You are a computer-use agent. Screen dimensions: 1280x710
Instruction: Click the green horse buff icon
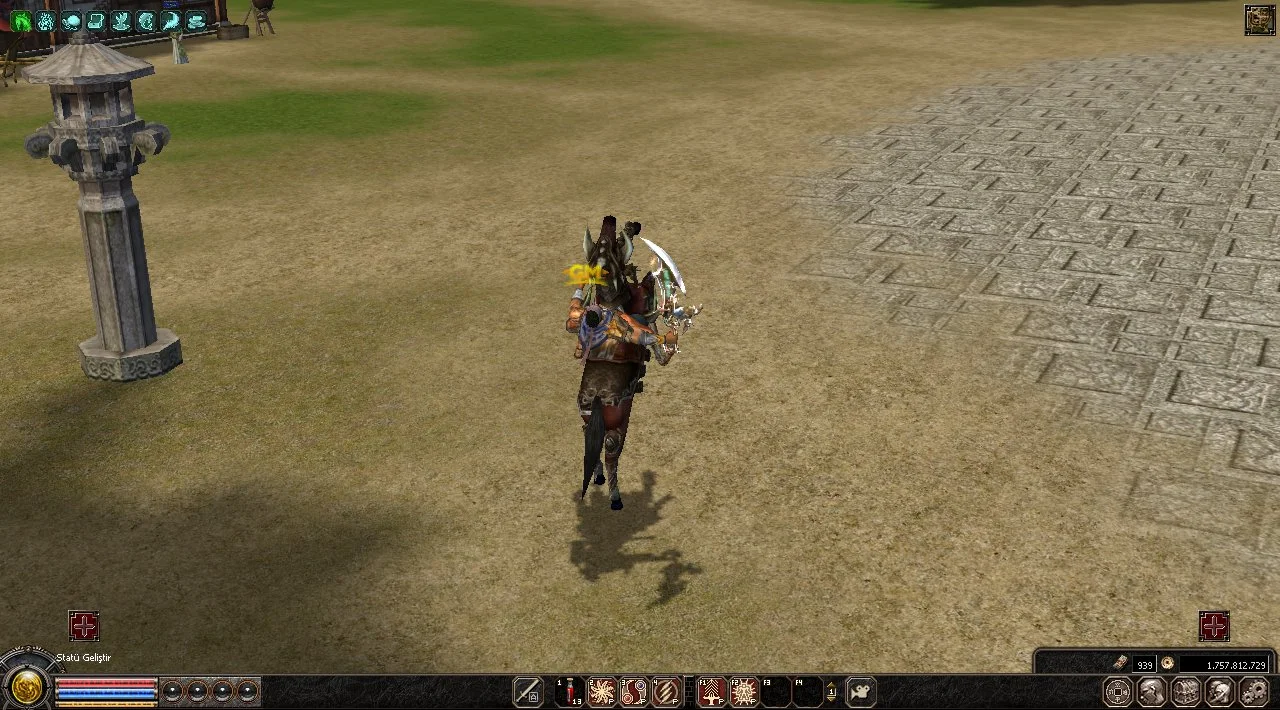[20, 20]
